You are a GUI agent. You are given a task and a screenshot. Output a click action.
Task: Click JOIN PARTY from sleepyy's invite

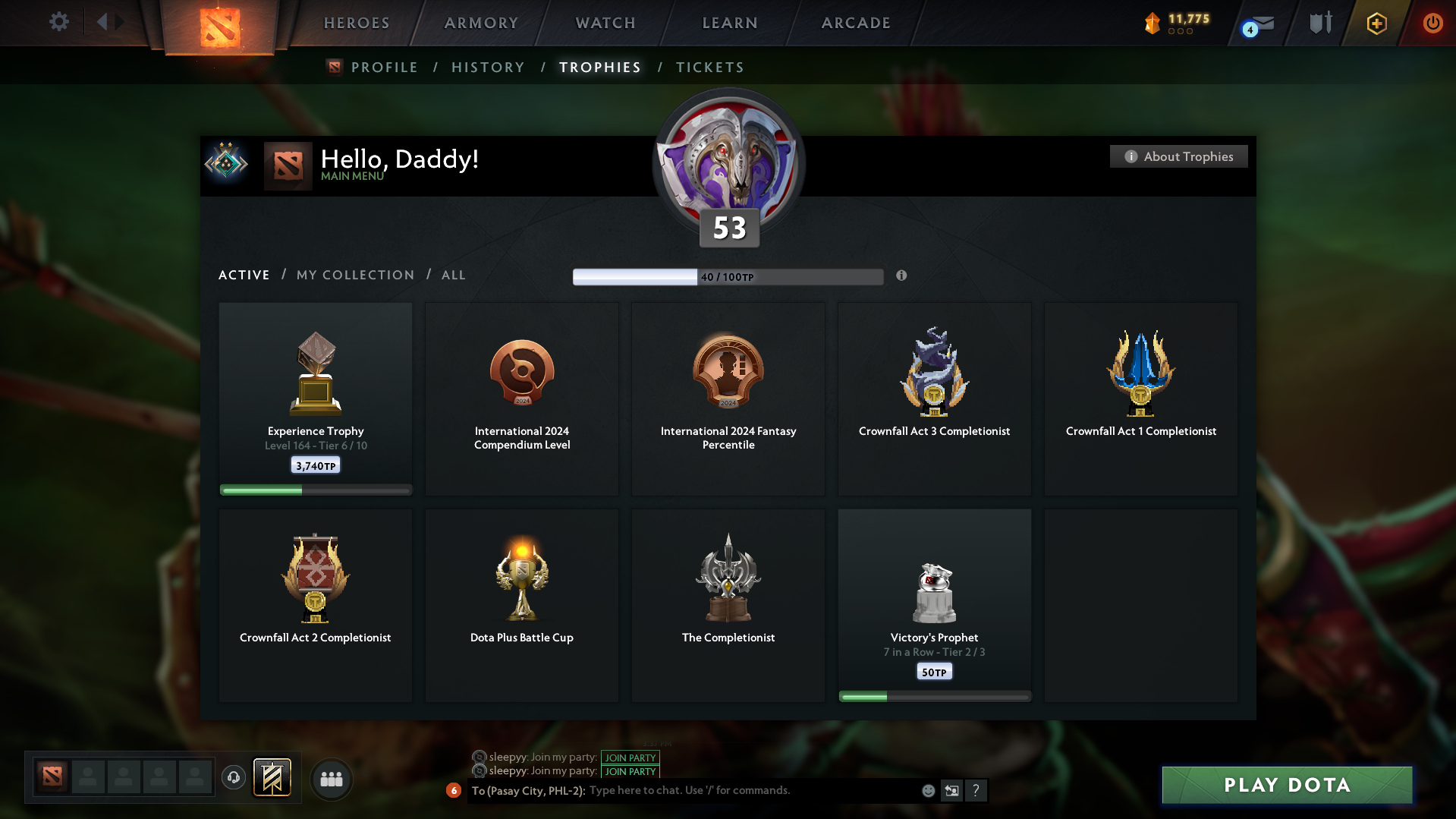tap(630, 758)
